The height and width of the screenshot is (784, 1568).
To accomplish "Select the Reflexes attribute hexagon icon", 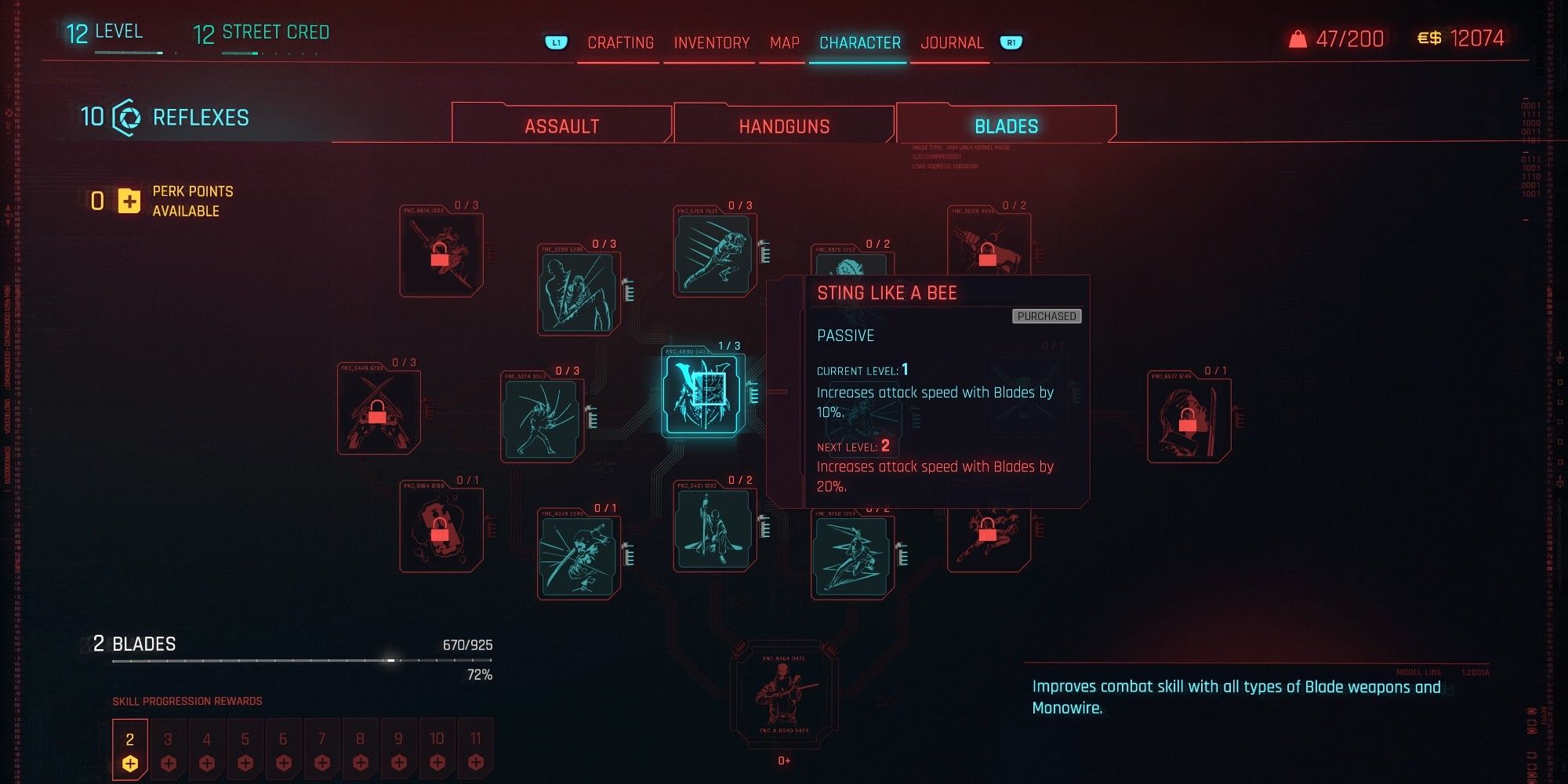I will point(125,118).
